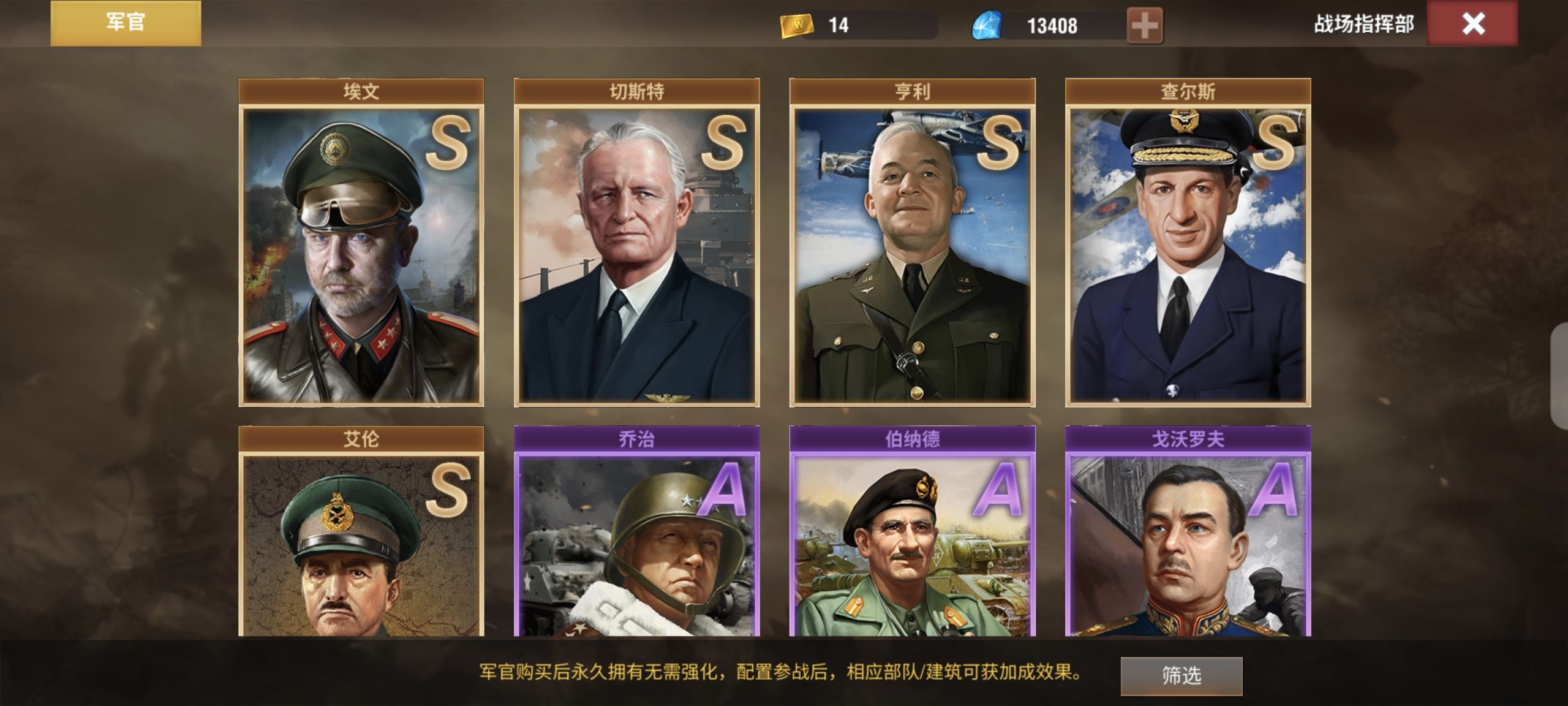Open the 筛选 filter
Screen dimensions: 1568x706
(x=1181, y=675)
